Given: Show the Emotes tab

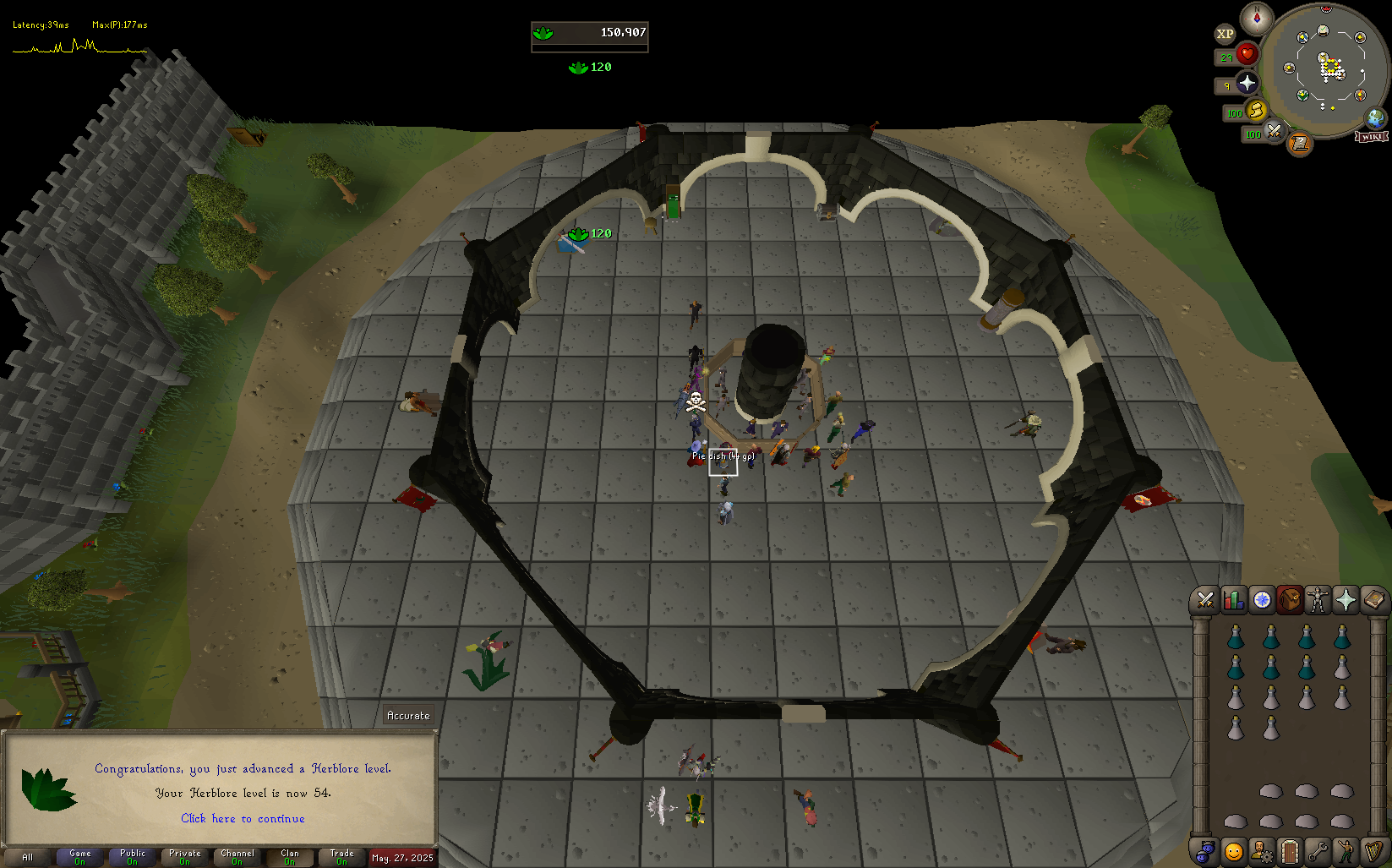Looking at the screenshot, I should [1346, 851].
